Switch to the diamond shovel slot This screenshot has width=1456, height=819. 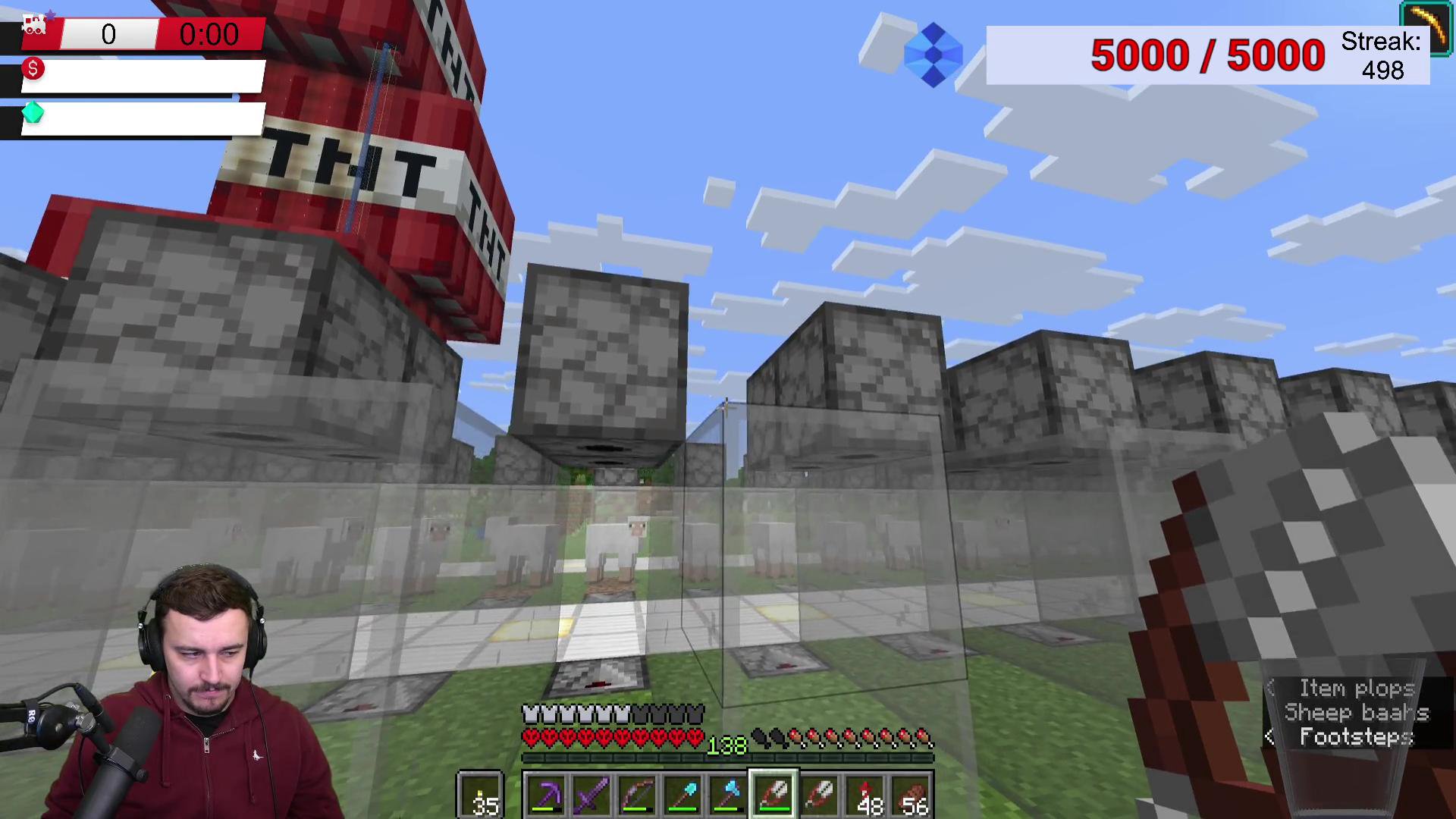pyautogui.click(x=682, y=795)
